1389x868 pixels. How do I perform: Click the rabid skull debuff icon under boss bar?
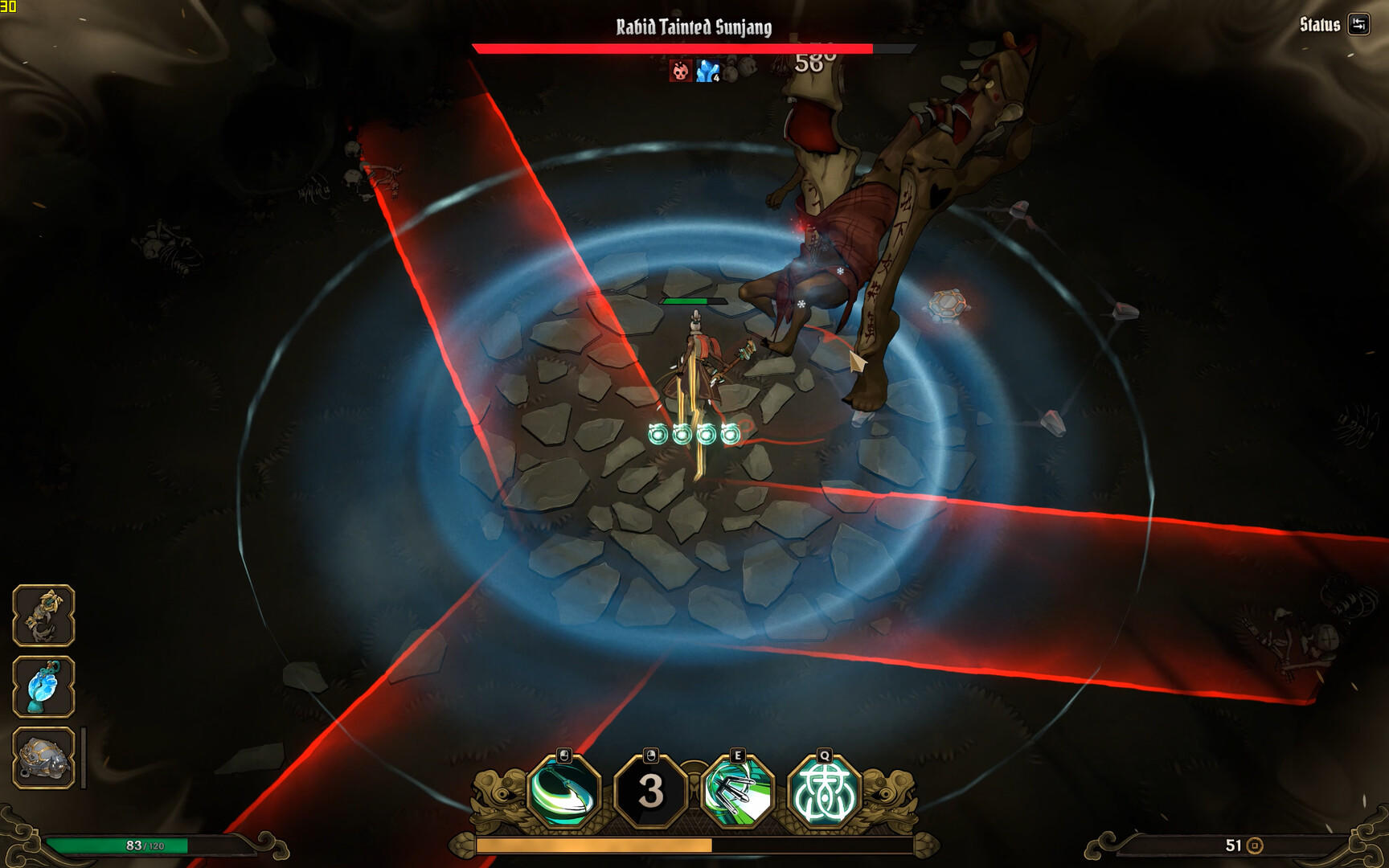pyautogui.click(x=679, y=72)
